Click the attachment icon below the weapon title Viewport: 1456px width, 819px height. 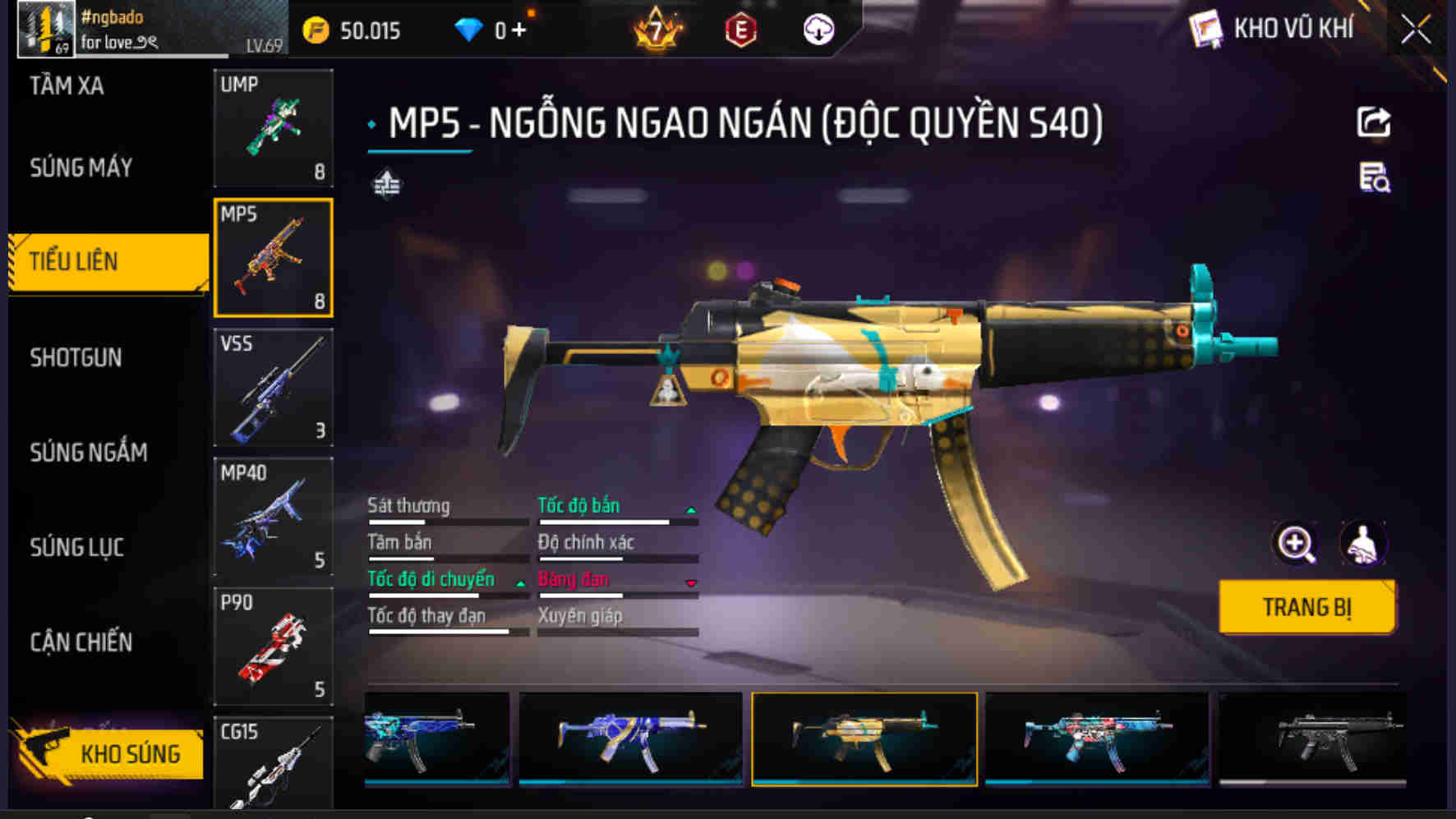[x=387, y=182]
